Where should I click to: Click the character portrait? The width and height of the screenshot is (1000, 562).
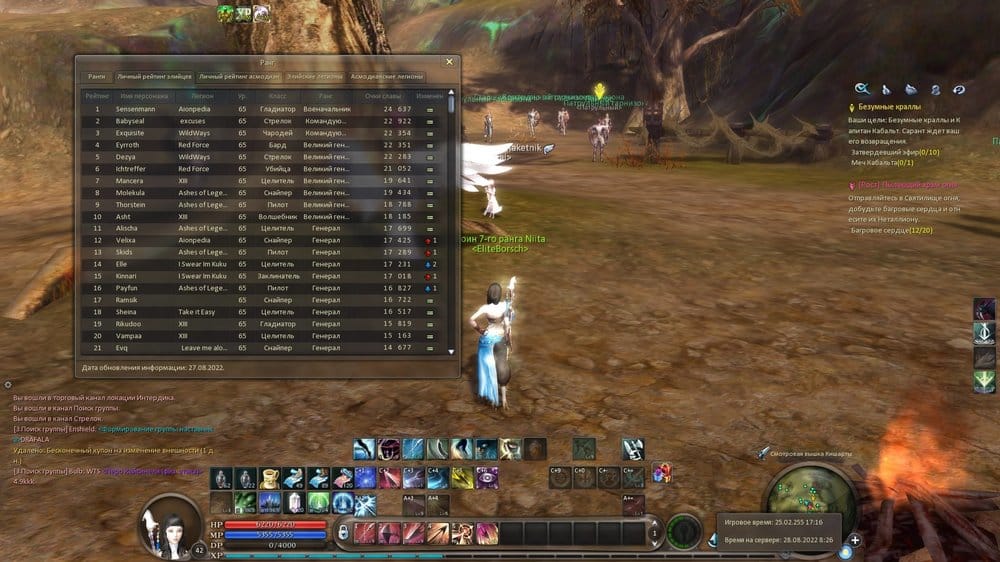[x=170, y=525]
